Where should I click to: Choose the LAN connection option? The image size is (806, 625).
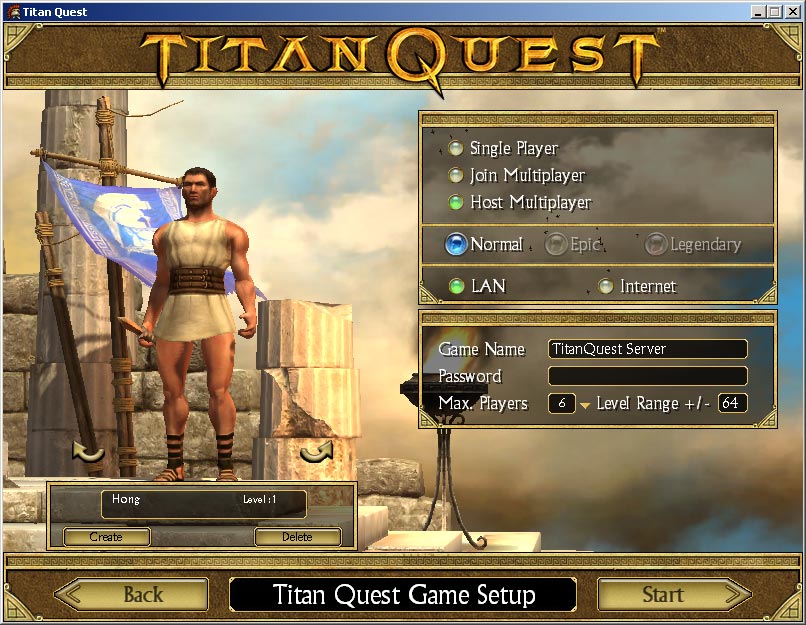click(456, 287)
